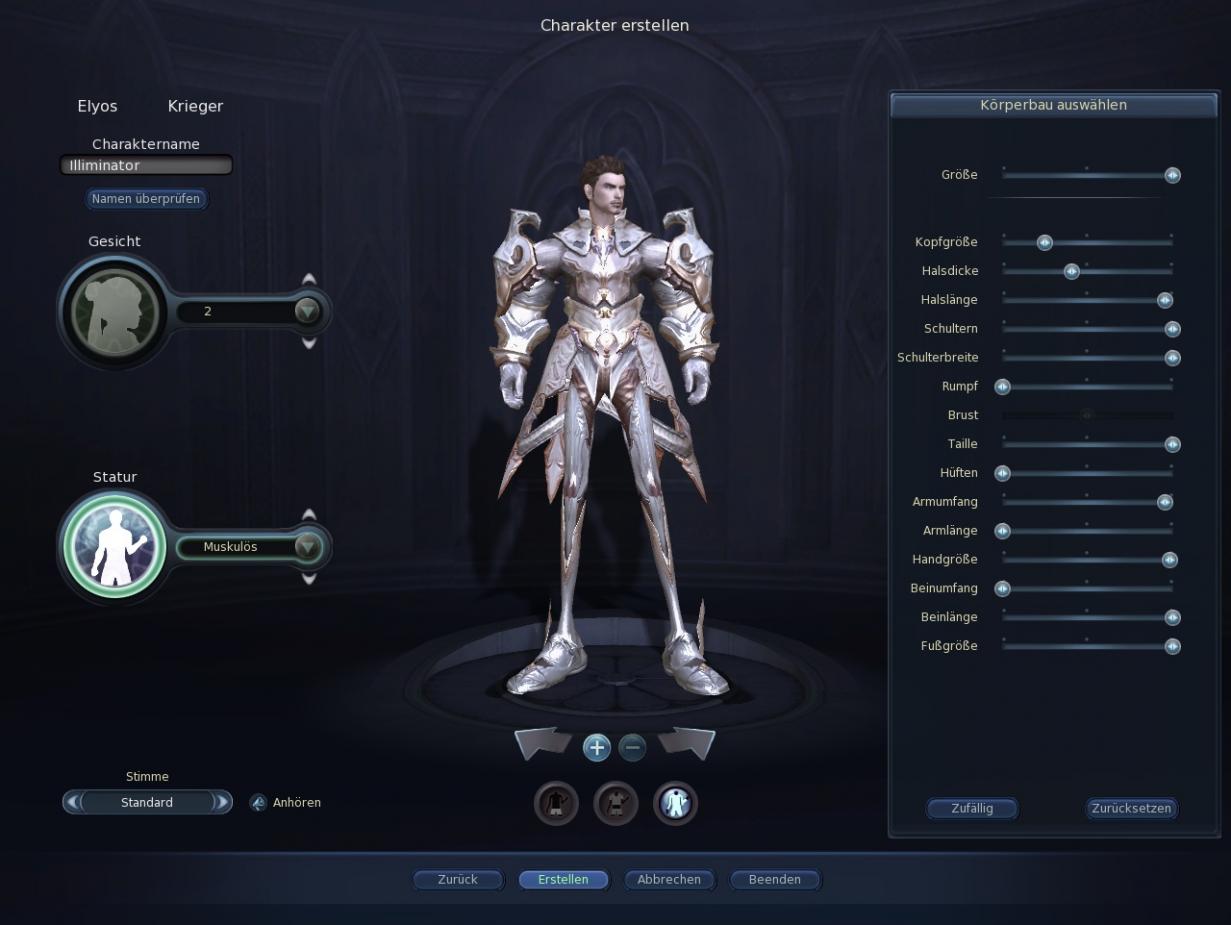Click the Rumpf slider handle
The image size is (1231, 925).
pyautogui.click(x=1002, y=387)
